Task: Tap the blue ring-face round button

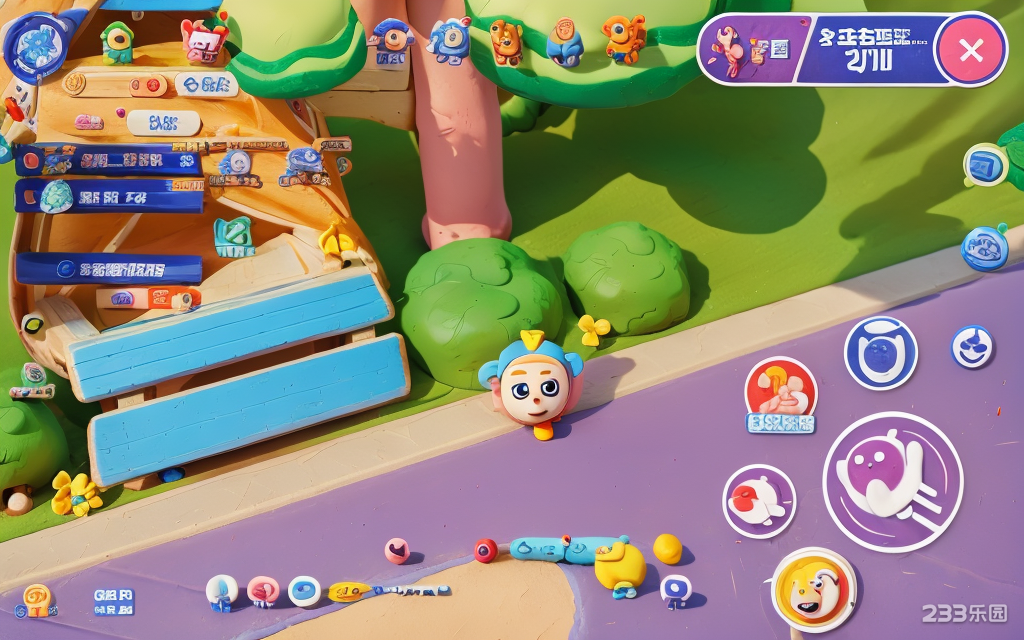Action: 880,353
